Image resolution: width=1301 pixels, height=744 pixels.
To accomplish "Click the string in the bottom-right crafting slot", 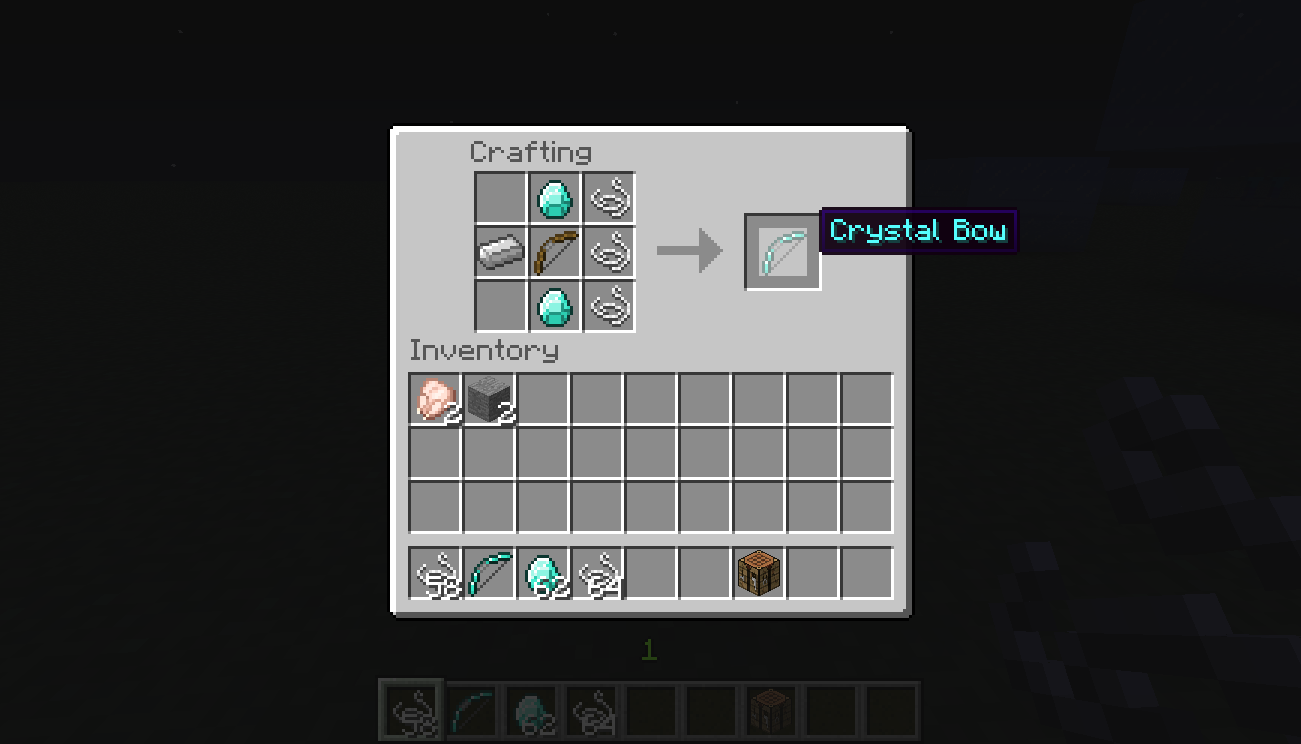I will [x=608, y=306].
